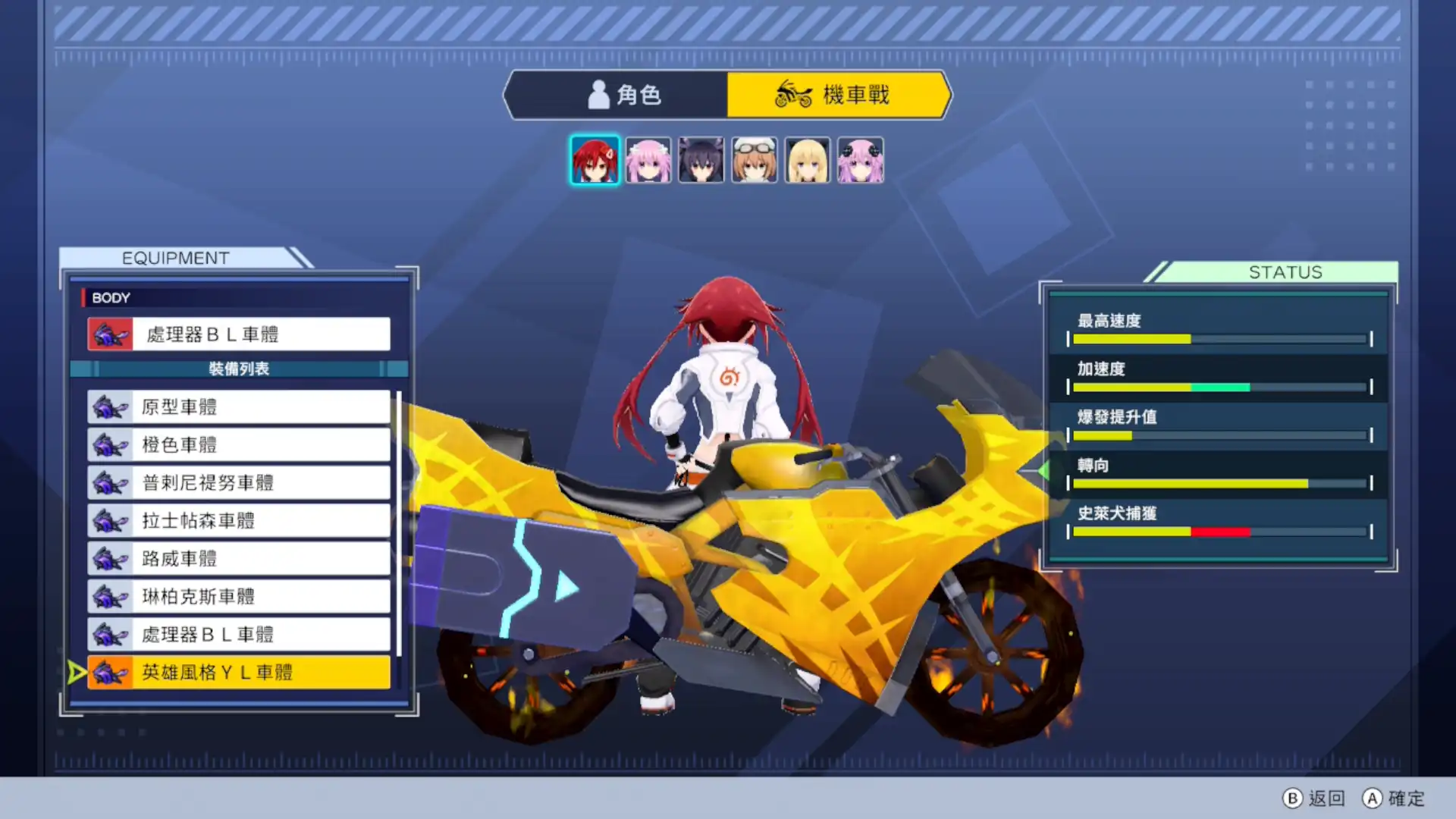Select the blonde character portrait
The width and height of the screenshot is (1456, 819).
807,159
